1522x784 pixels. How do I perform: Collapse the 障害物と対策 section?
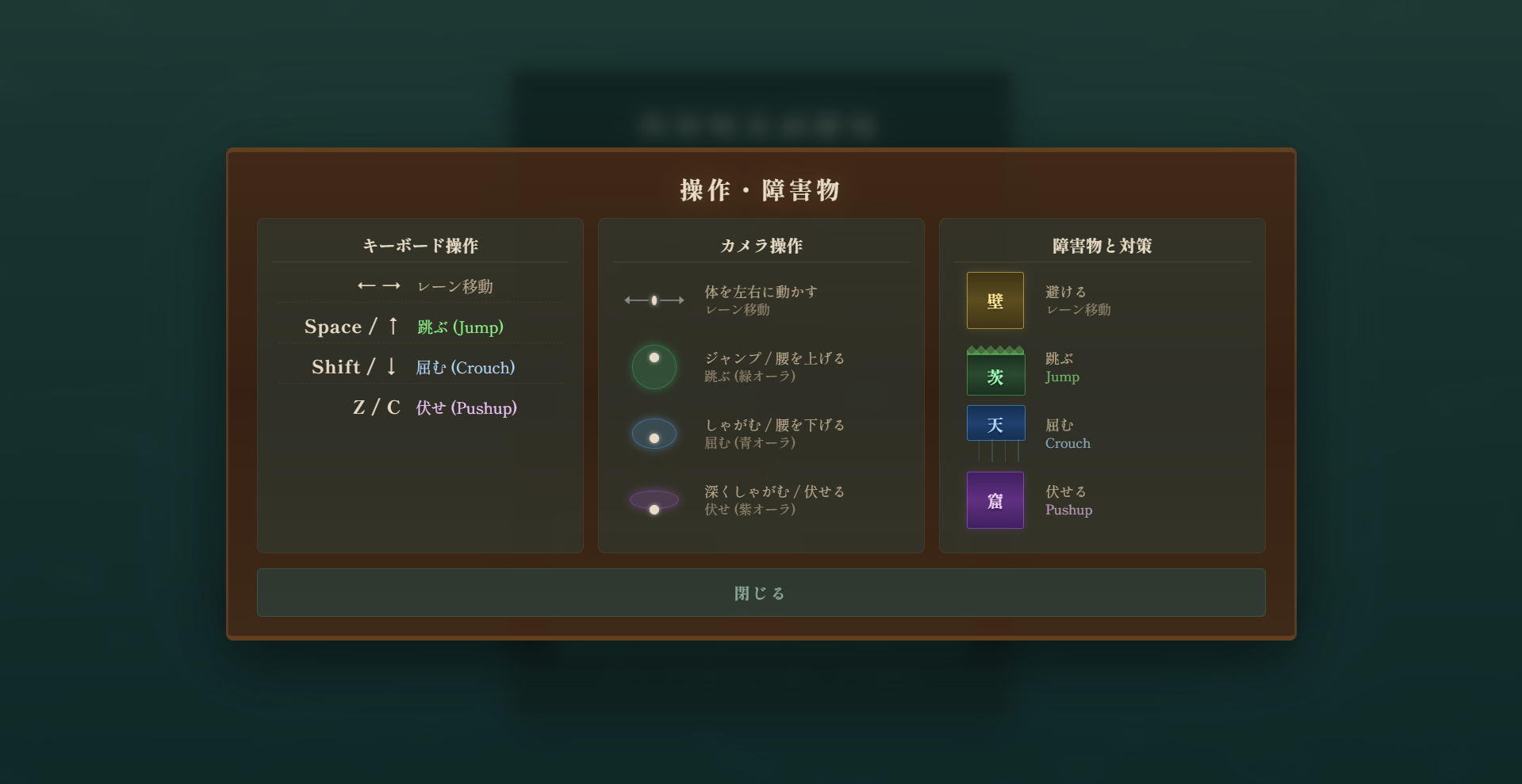click(1102, 246)
